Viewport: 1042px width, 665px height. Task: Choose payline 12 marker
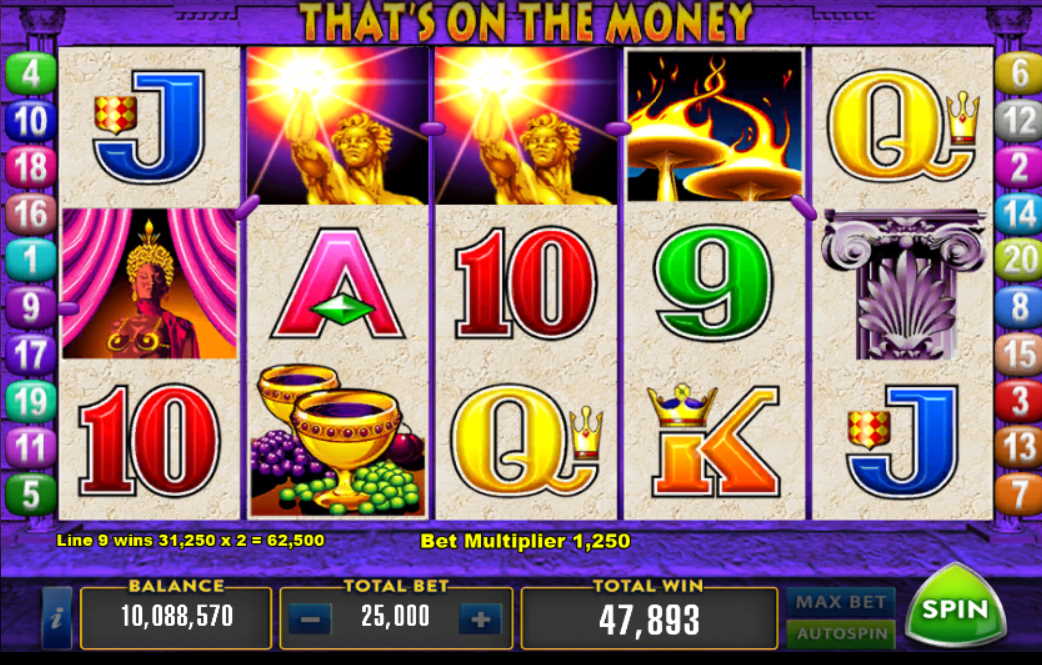click(x=1019, y=122)
